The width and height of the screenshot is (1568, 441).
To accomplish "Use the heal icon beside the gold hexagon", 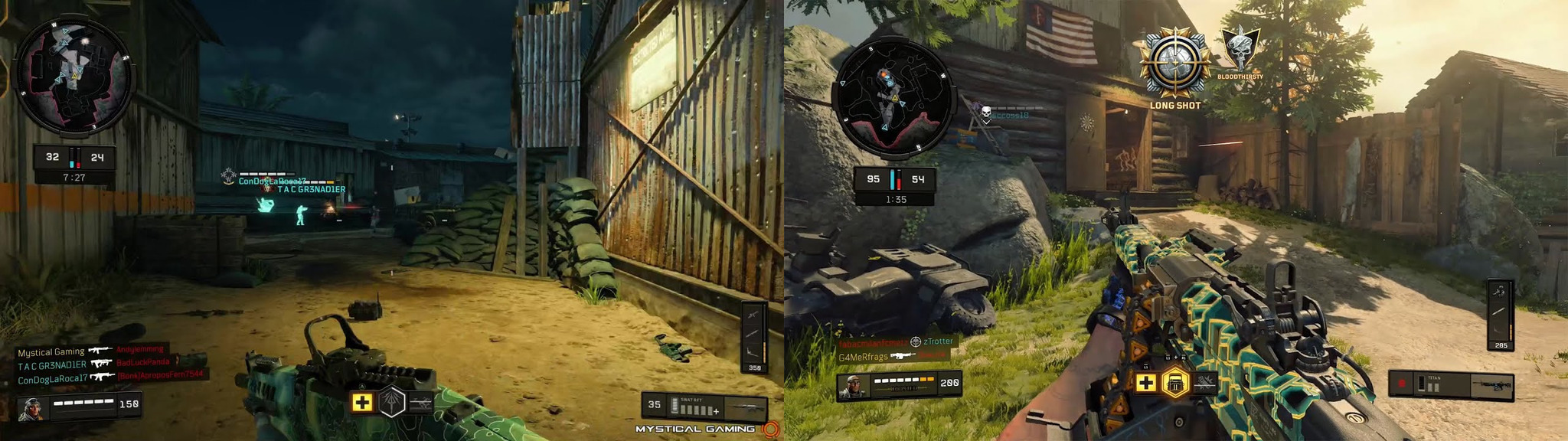I will (1145, 382).
